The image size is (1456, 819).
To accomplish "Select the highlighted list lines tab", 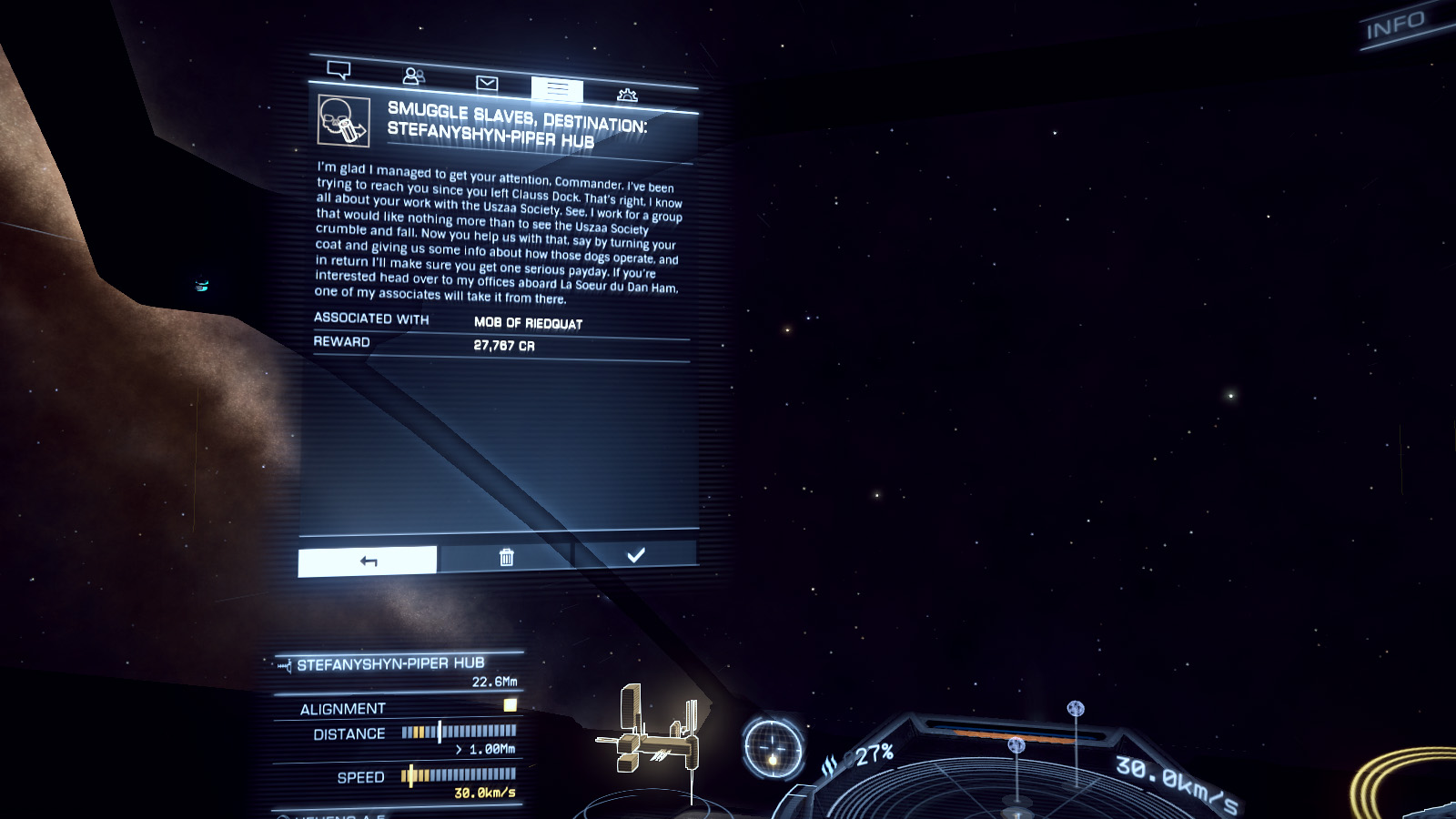I will (x=557, y=89).
